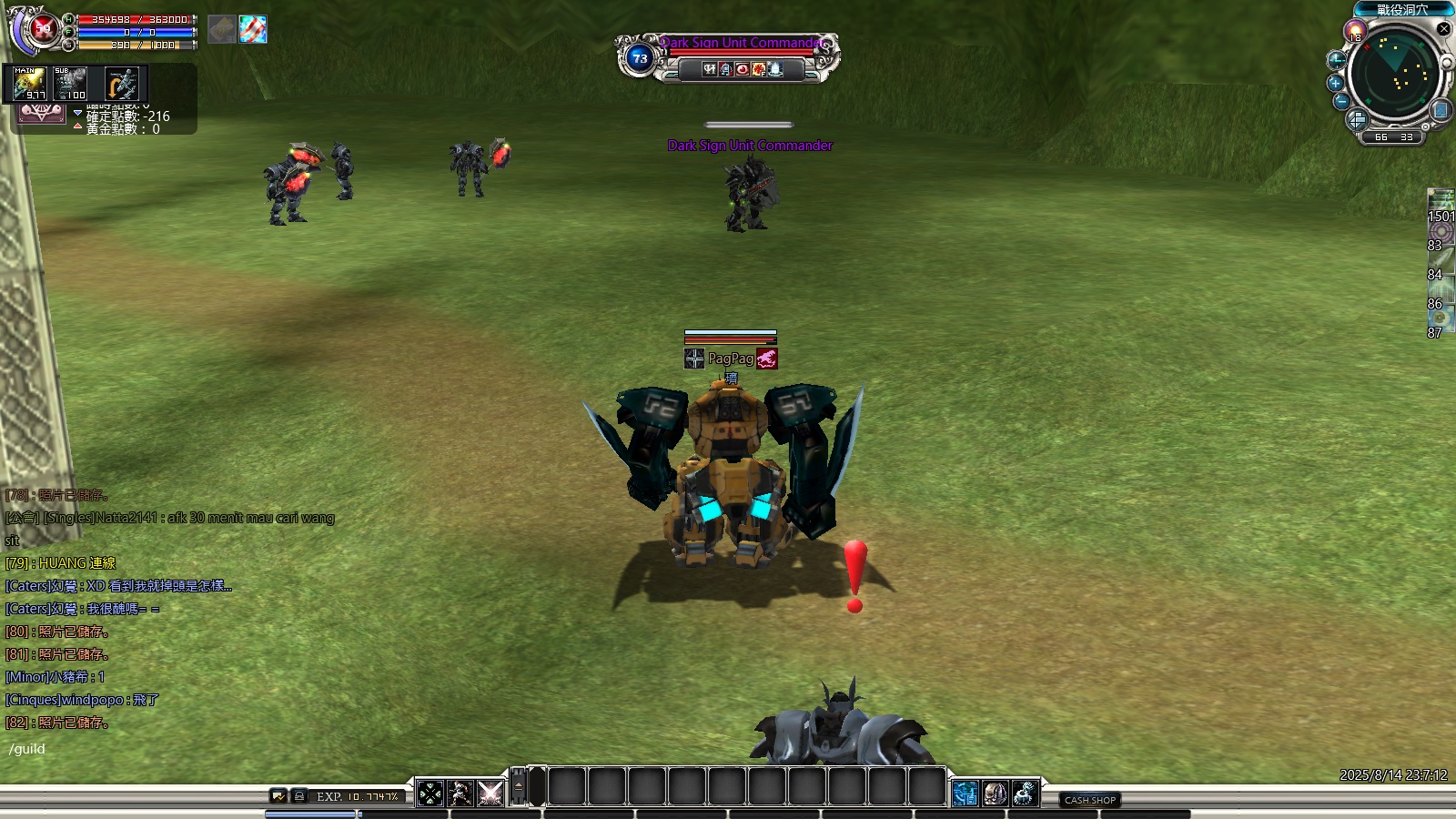Click the side item slot numbered 1501
Image resolution: width=1456 pixels, height=819 pixels.
pyautogui.click(x=1441, y=204)
